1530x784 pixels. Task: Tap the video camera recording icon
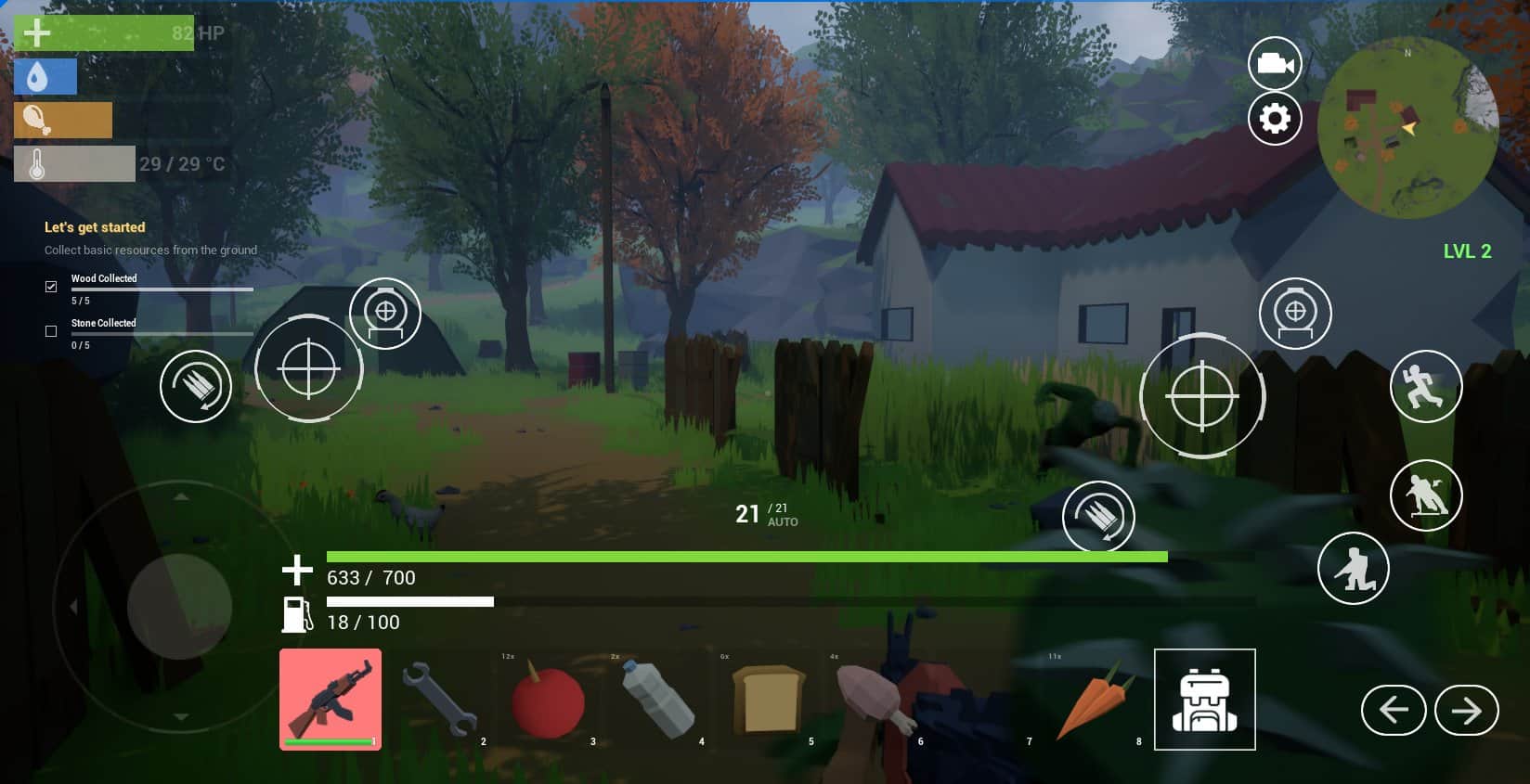1275,63
